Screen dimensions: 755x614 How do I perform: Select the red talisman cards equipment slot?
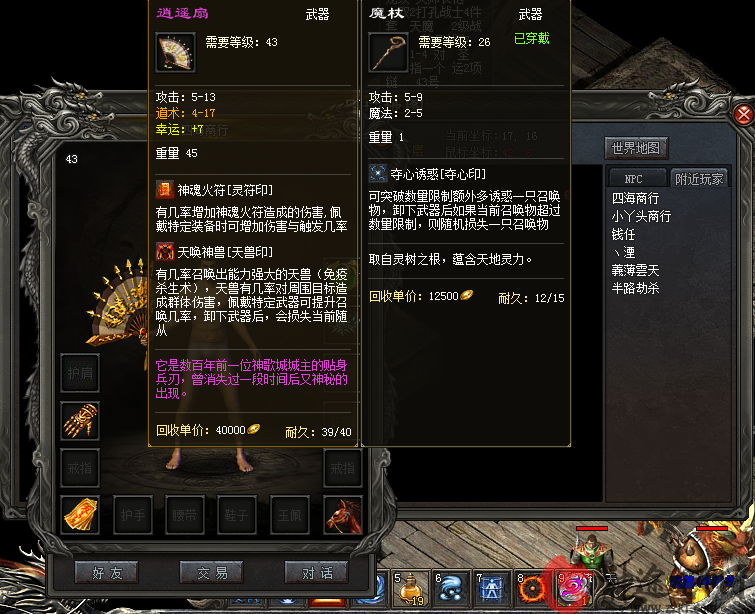coord(79,514)
